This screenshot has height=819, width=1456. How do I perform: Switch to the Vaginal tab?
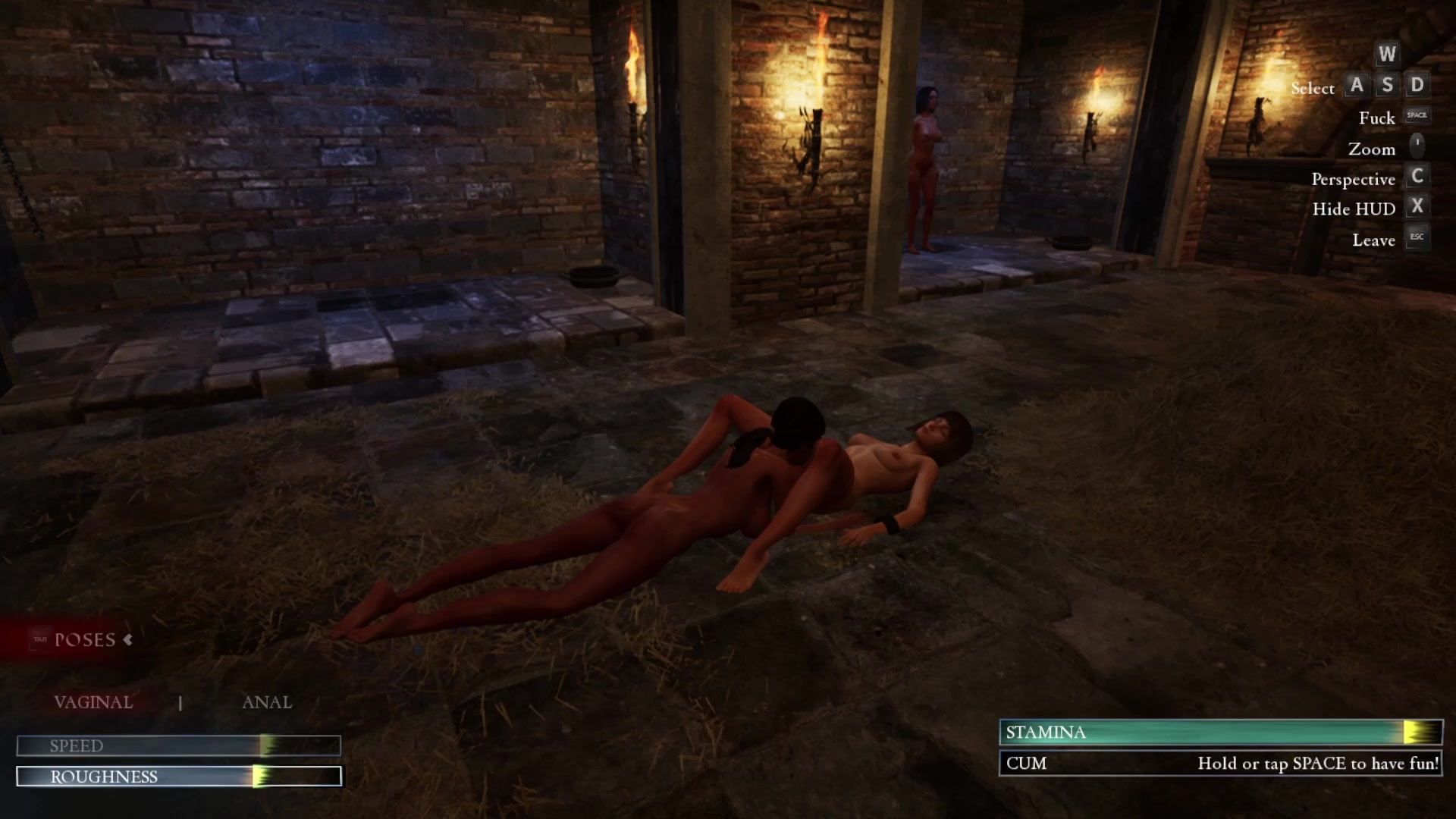93,702
